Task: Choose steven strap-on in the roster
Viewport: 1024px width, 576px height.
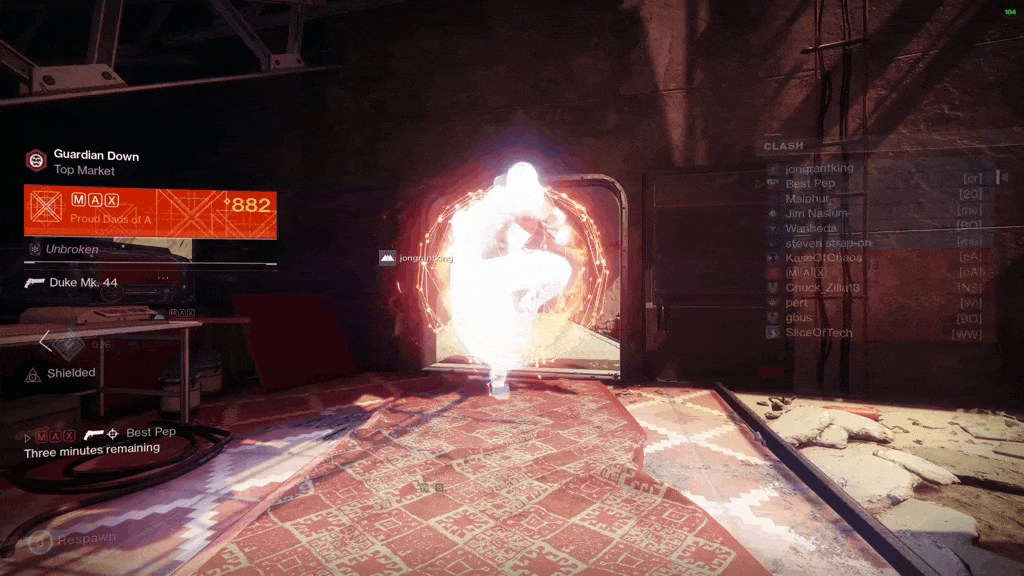Action: [826, 242]
